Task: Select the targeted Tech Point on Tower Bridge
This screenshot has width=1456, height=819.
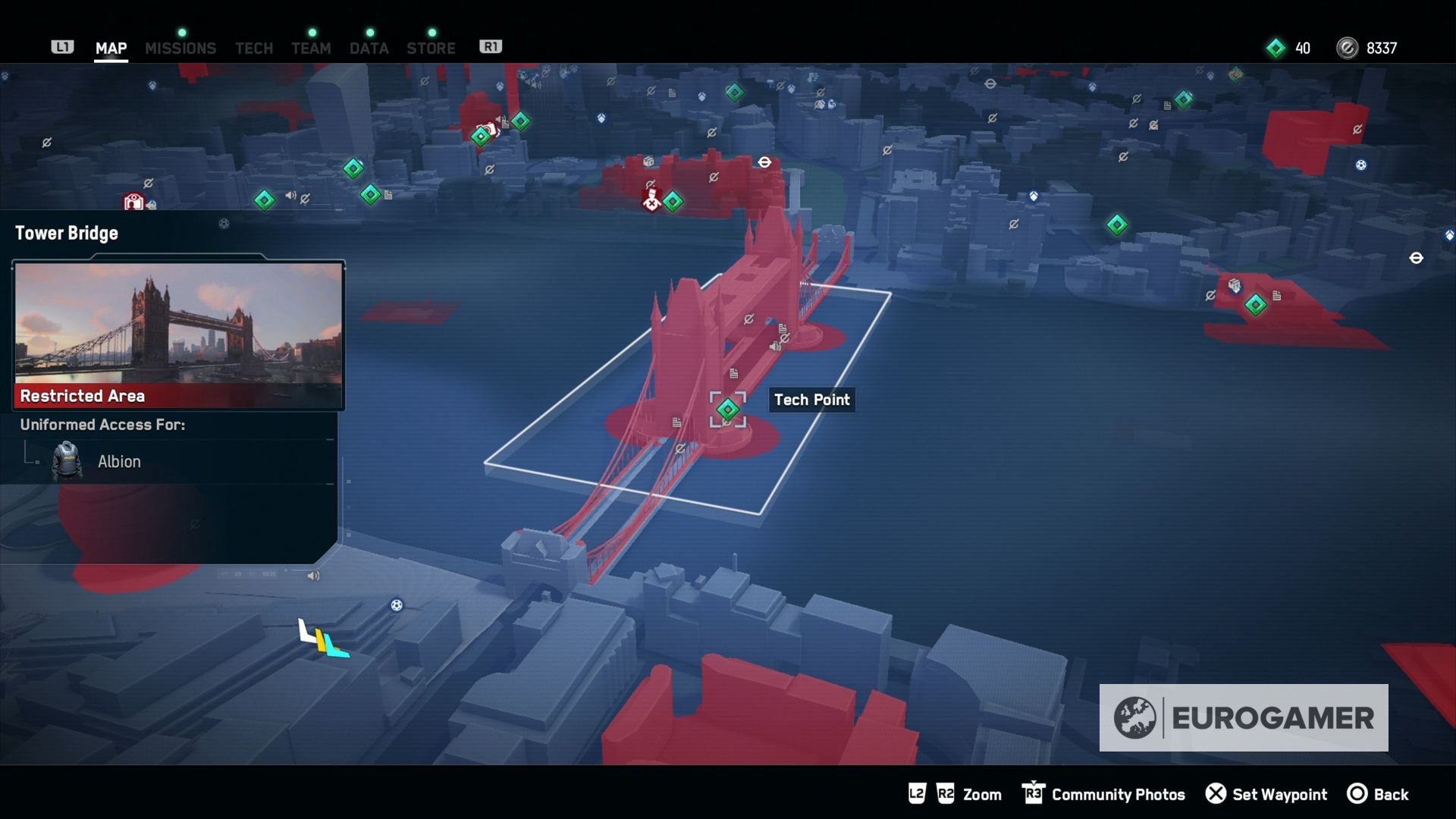Action: coord(728,409)
